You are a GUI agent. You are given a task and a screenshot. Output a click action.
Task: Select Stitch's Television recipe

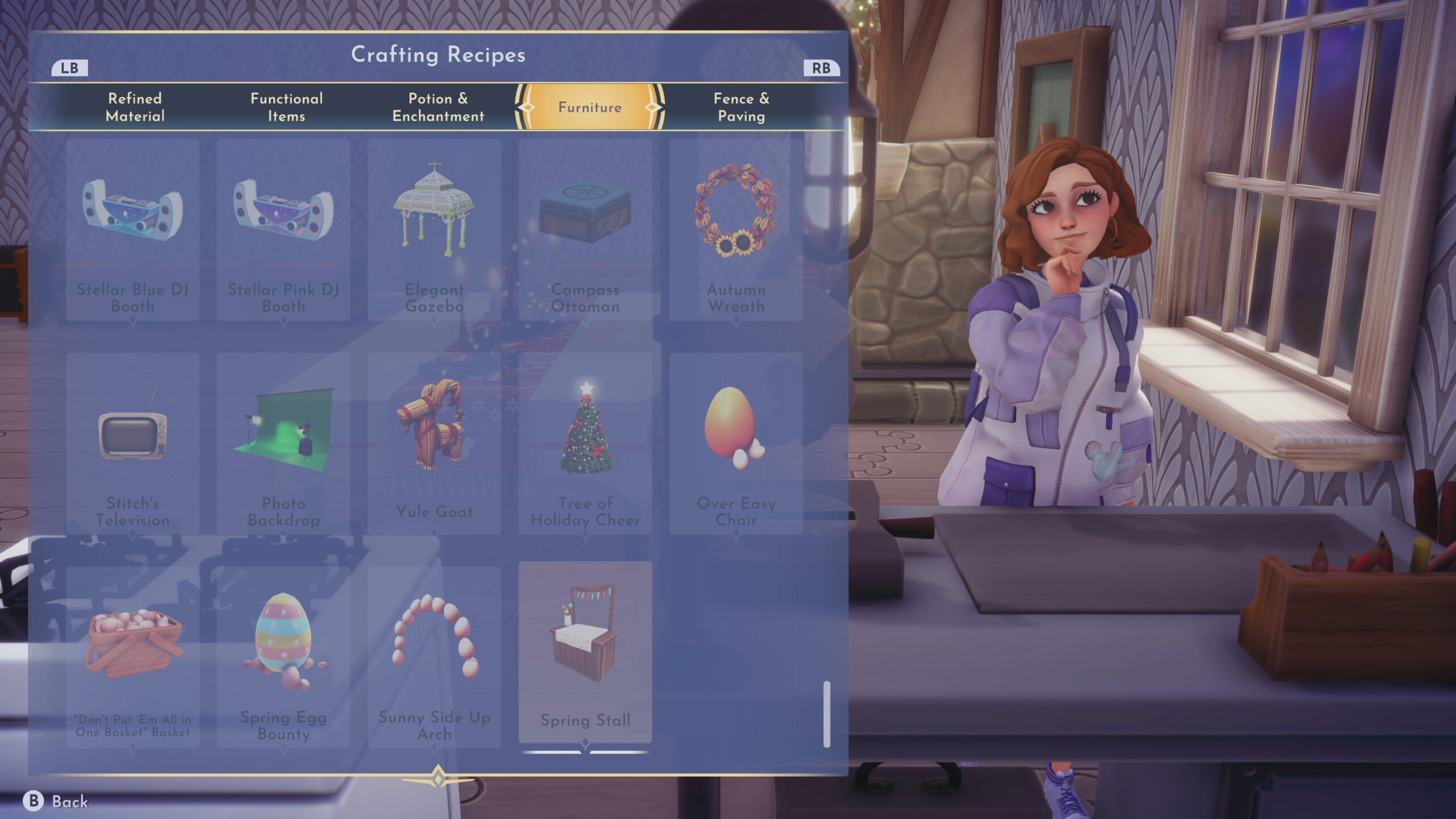click(133, 444)
